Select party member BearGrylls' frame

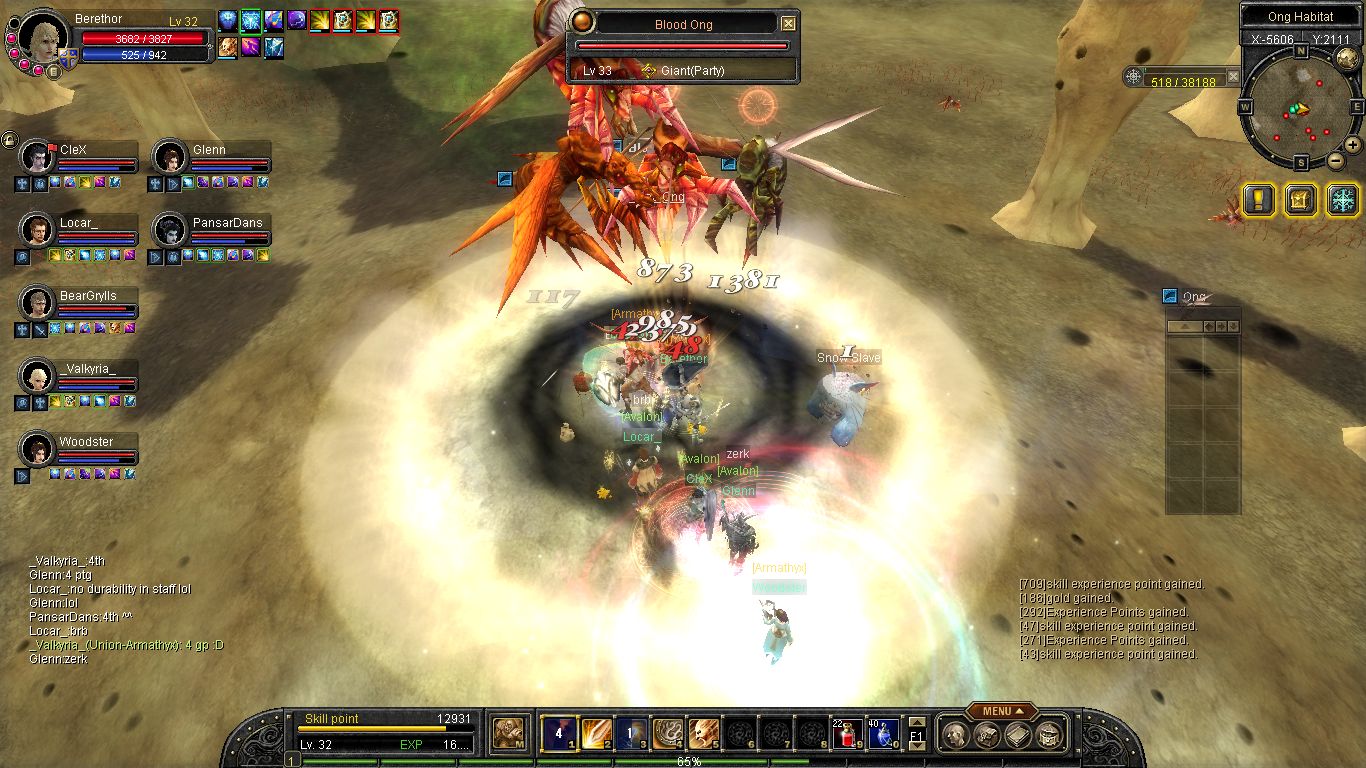(x=78, y=303)
